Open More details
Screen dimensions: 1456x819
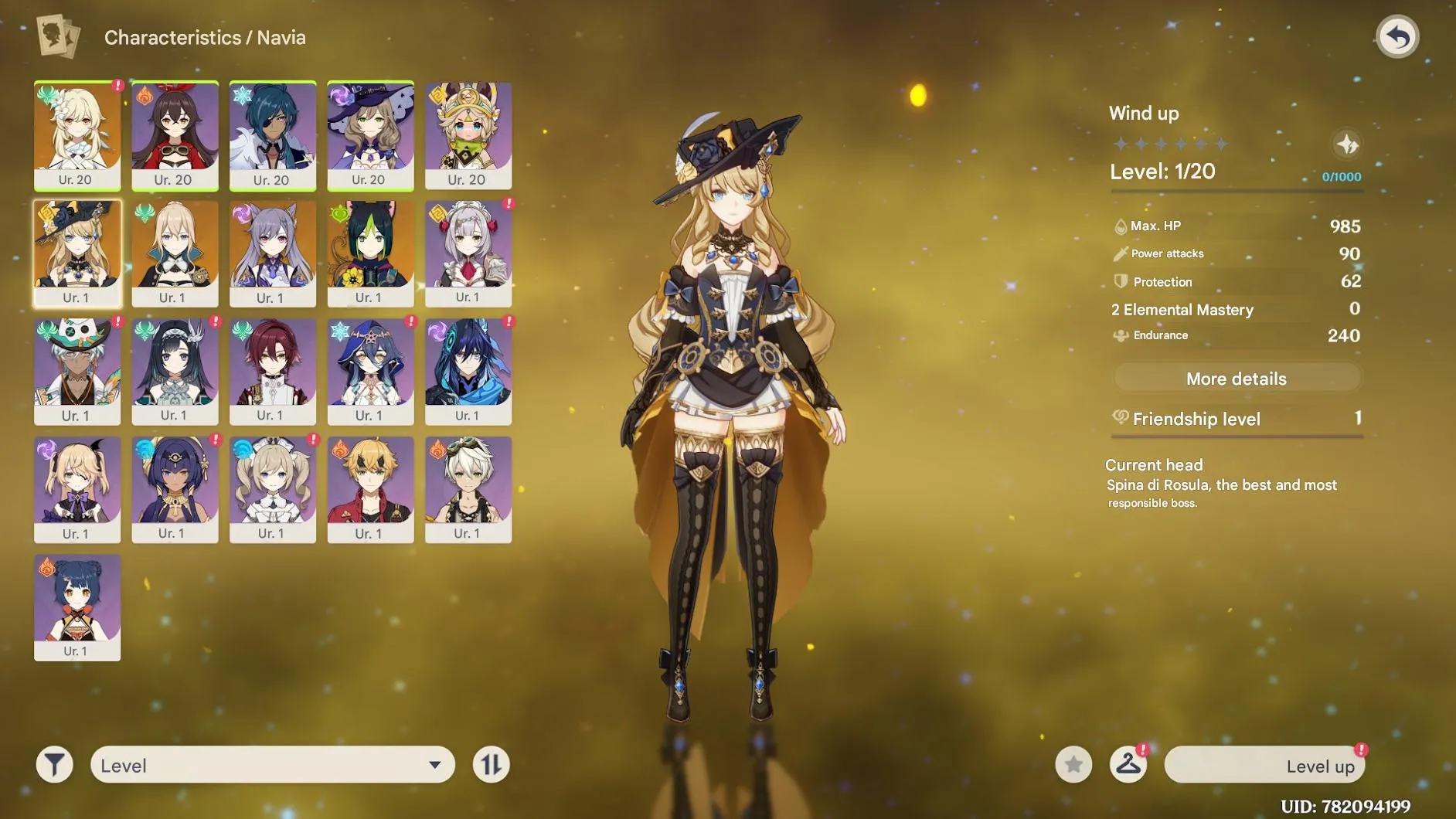click(x=1236, y=378)
